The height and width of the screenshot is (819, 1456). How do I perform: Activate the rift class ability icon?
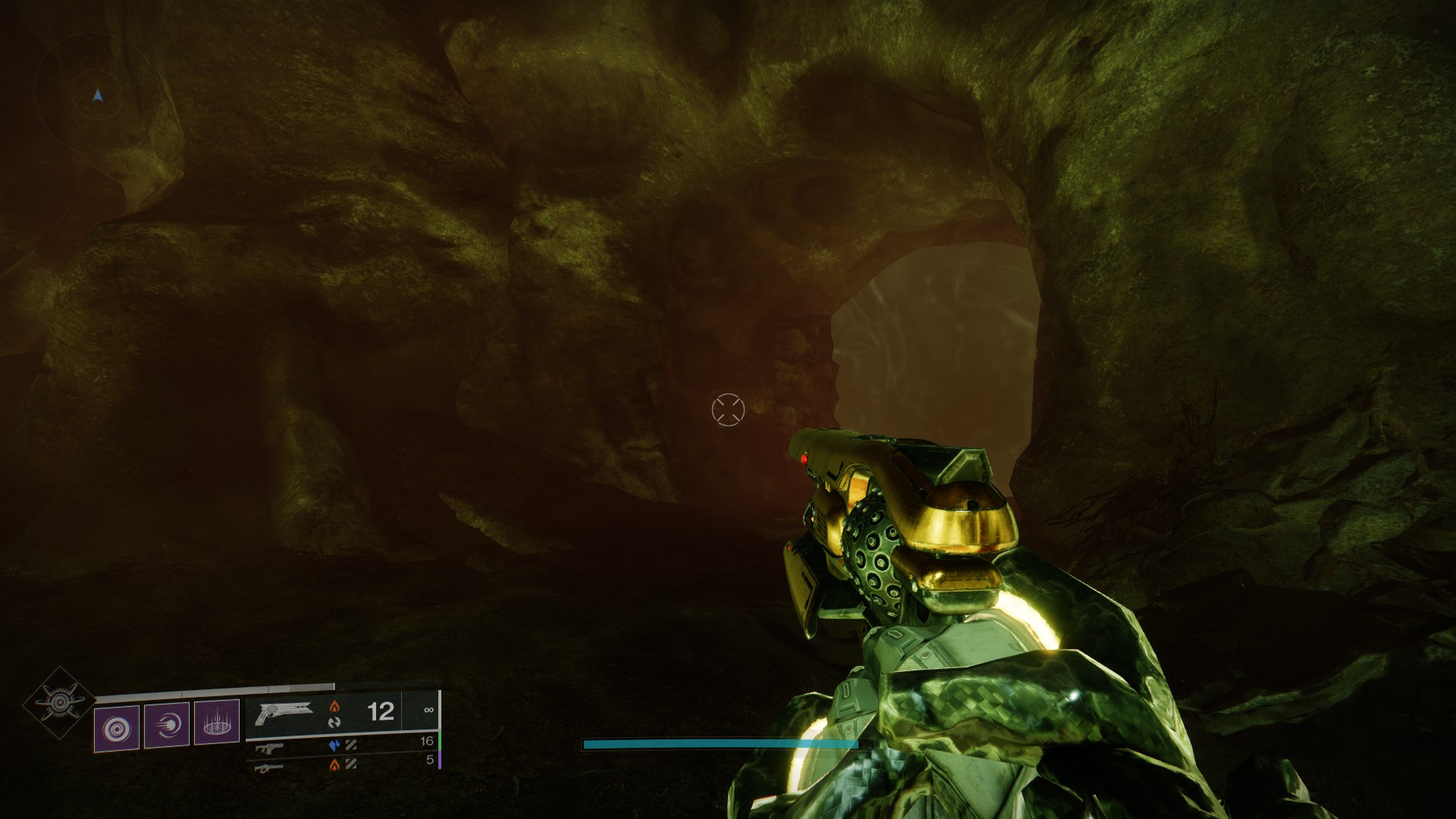217,725
